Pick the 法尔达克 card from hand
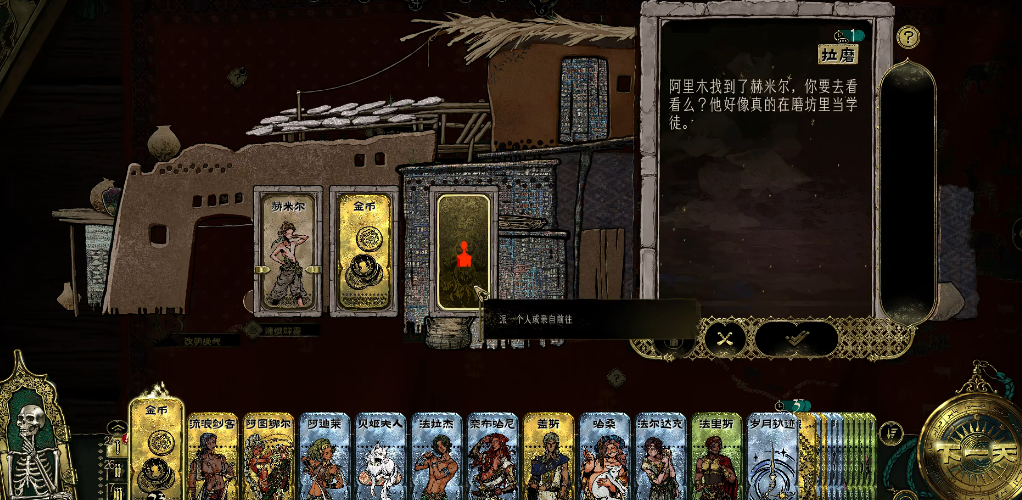This screenshot has width=1022, height=500. click(660, 457)
